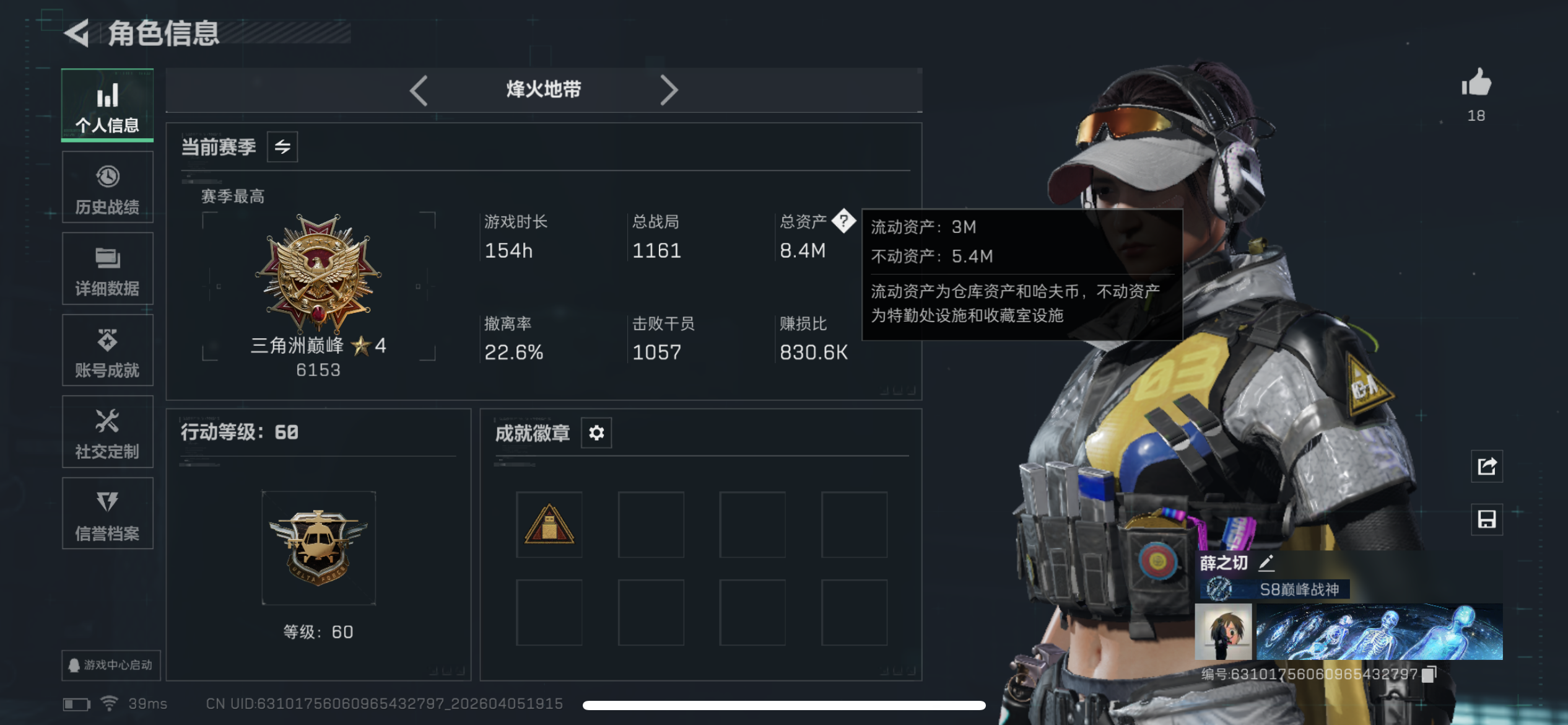Click the save icon below the share icon
This screenshot has height=725, width=1568.
(x=1486, y=519)
